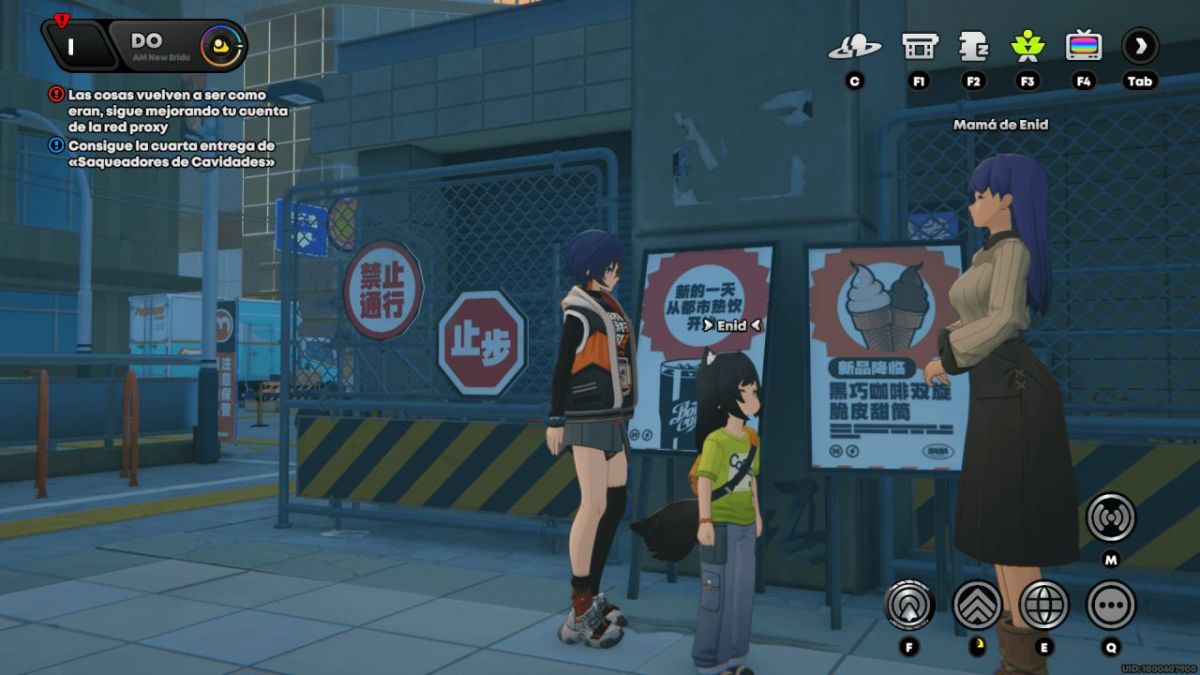The width and height of the screenshot is (1200, 675).
Task: Toggle sprint with the triple-chevron button
Action: (x=977, y=605)
